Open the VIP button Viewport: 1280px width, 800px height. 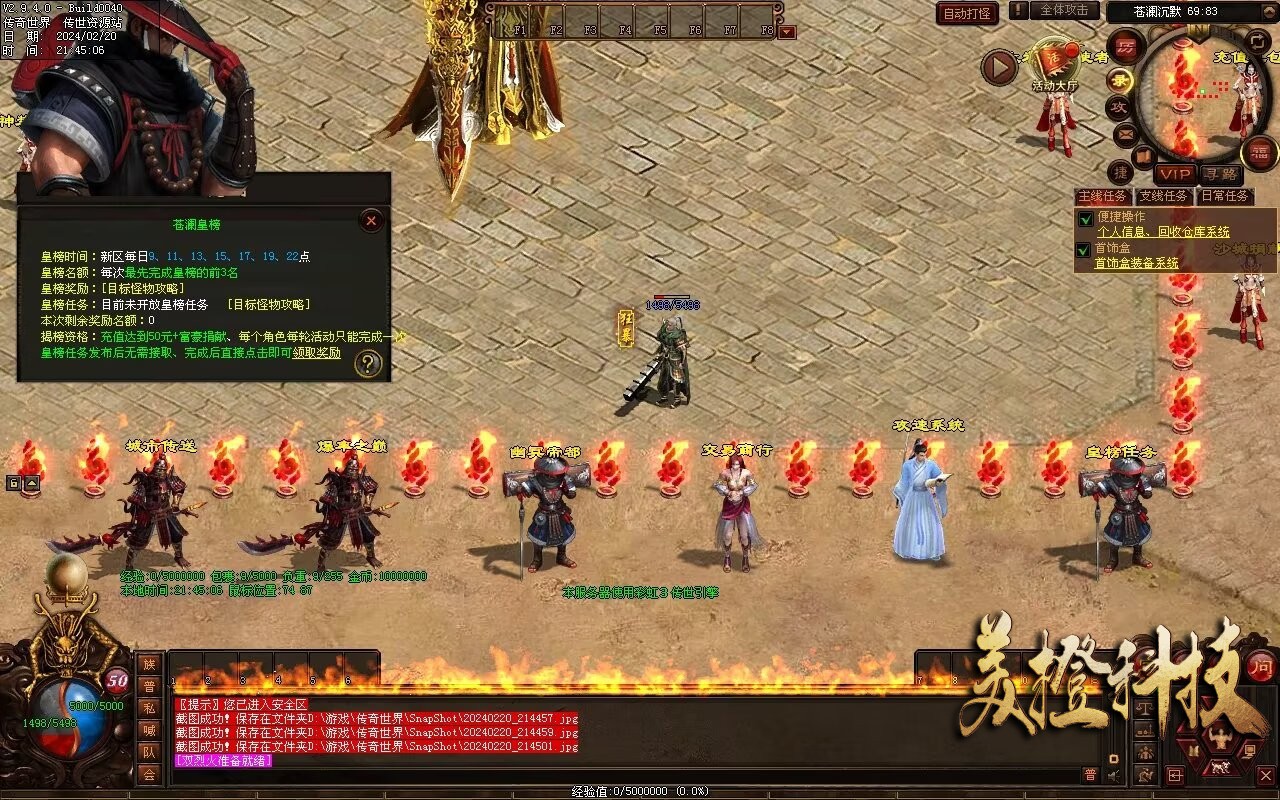1174,173
